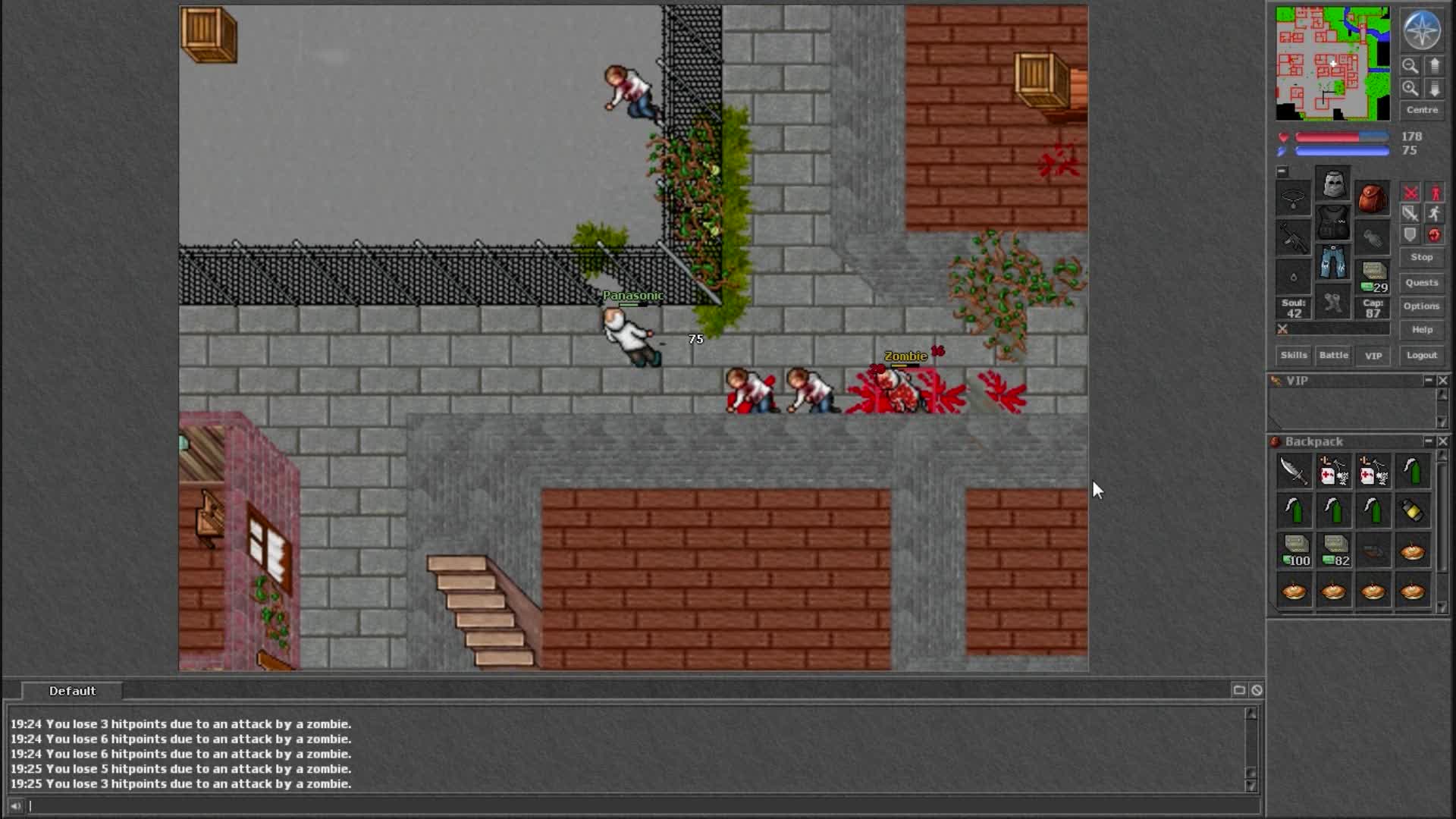Click the compass rose map control
This screenshot has width=1456, height=819.
(x=1421, y=31)
